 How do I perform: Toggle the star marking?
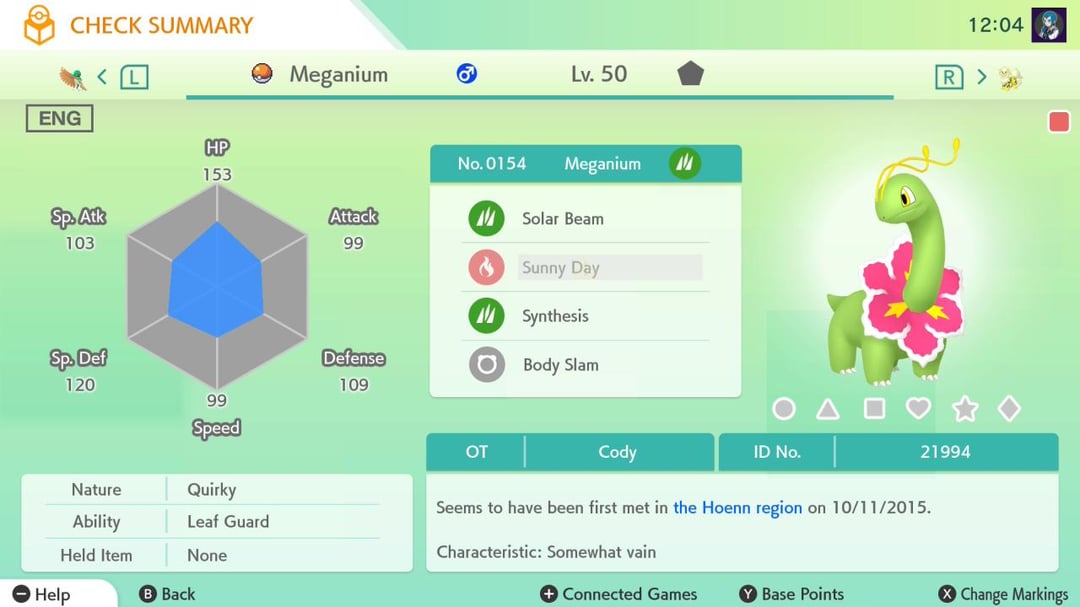coord(965,409)
